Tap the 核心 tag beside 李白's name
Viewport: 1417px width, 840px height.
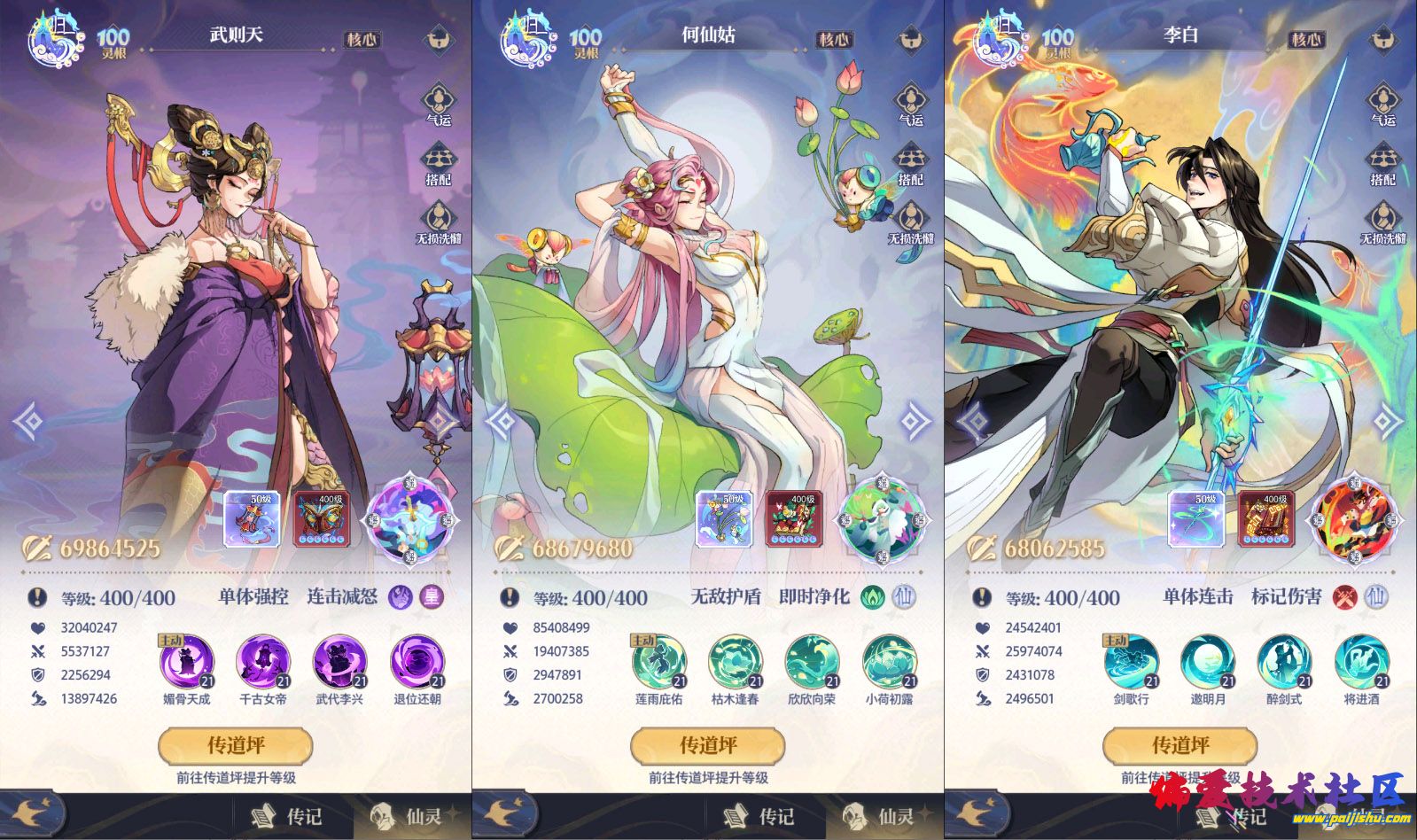coord(1305,40)
